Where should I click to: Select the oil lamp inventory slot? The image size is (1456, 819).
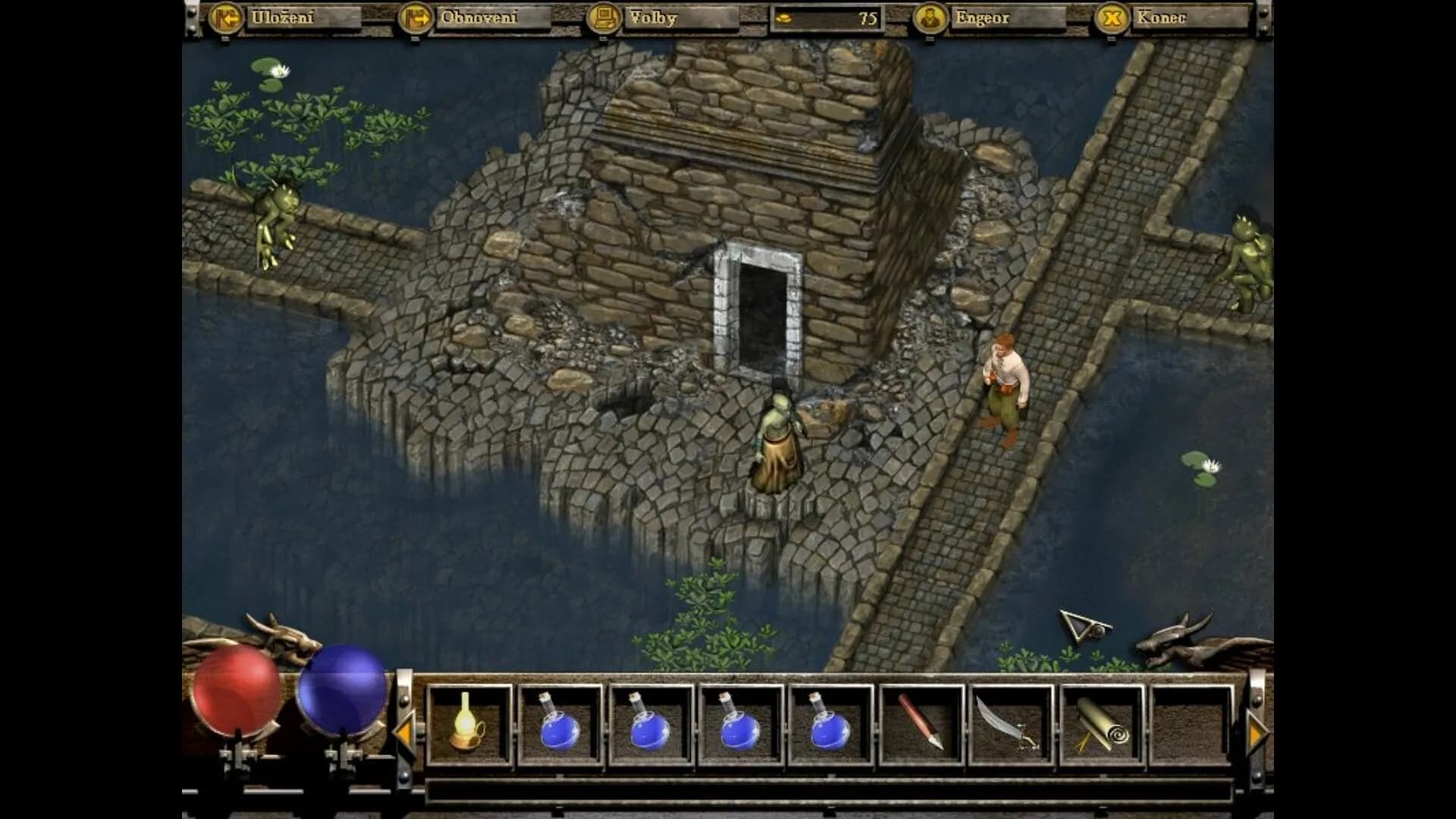469,724
